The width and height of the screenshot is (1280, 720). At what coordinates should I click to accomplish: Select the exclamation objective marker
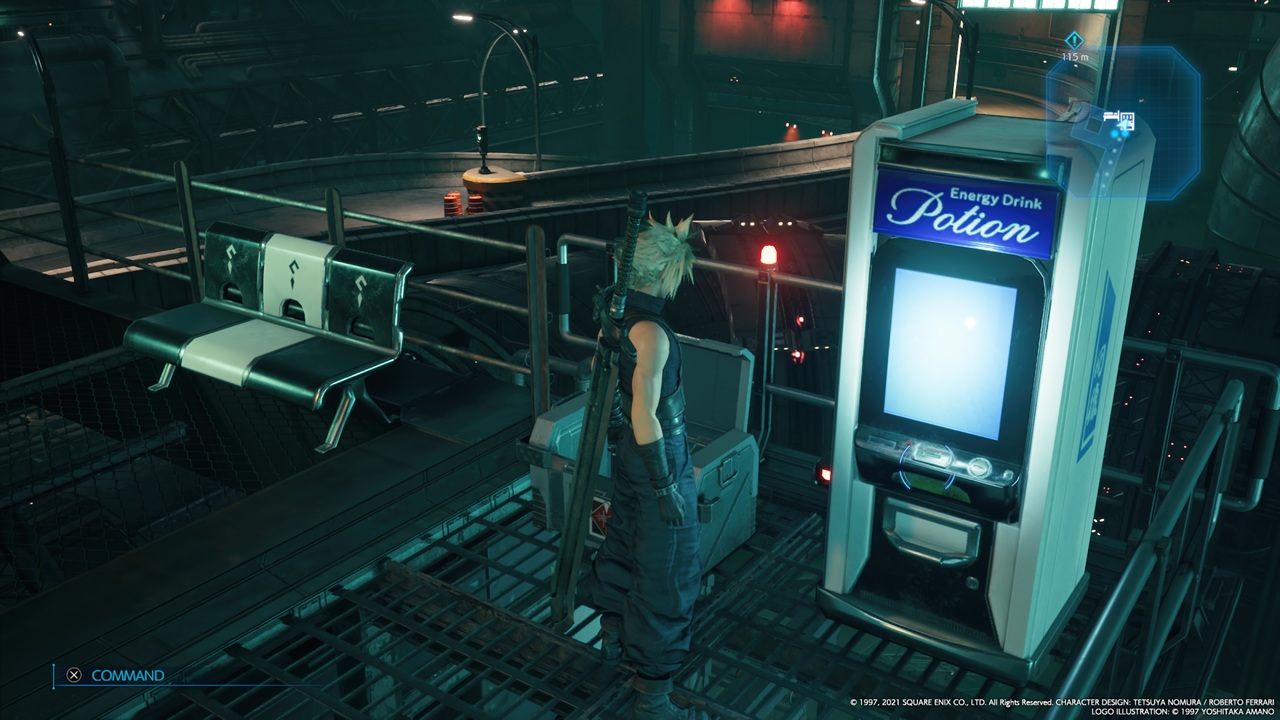(x=1074, y=40)
